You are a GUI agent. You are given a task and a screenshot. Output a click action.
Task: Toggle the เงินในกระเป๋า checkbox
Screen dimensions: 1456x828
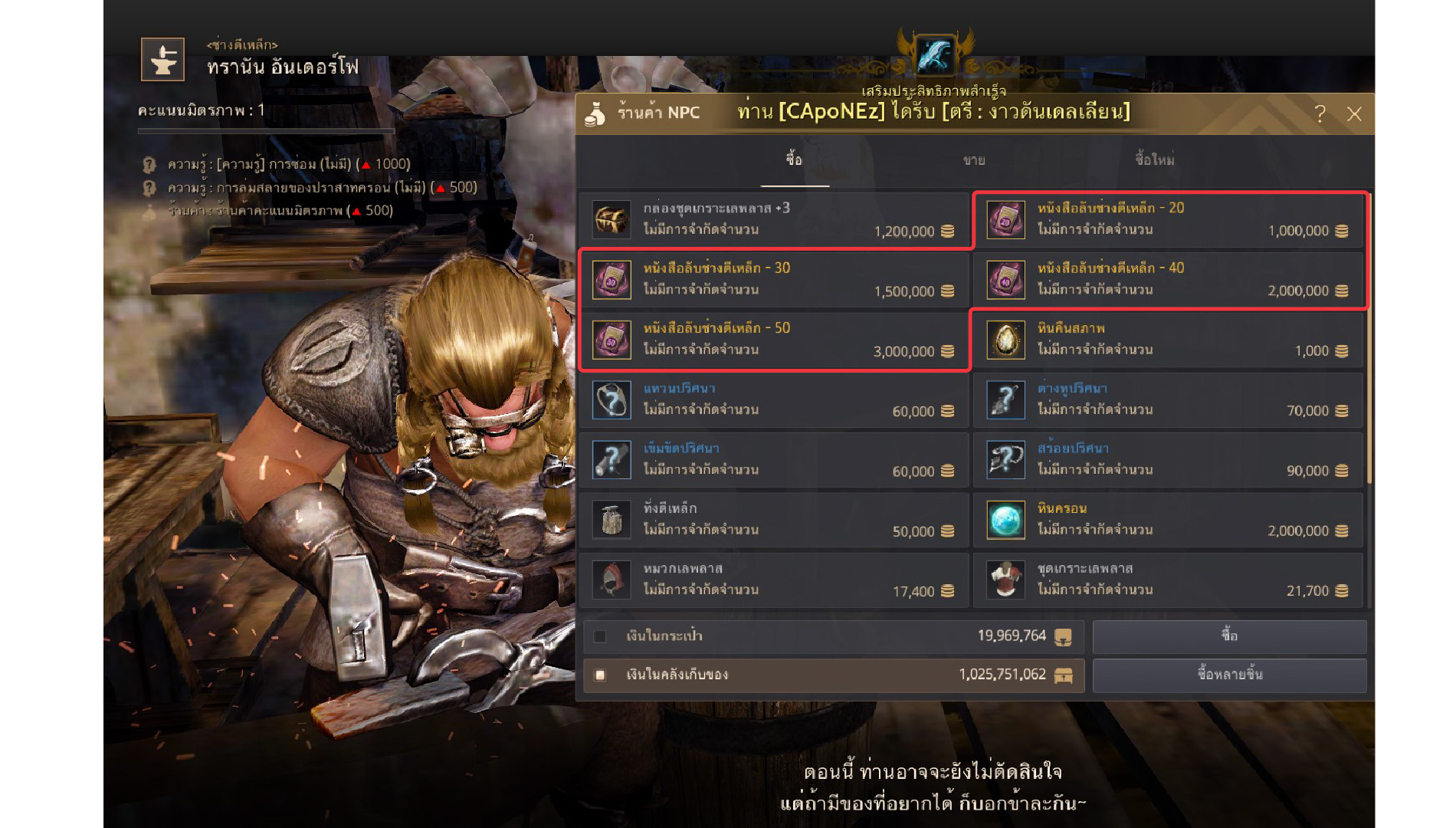599,636
